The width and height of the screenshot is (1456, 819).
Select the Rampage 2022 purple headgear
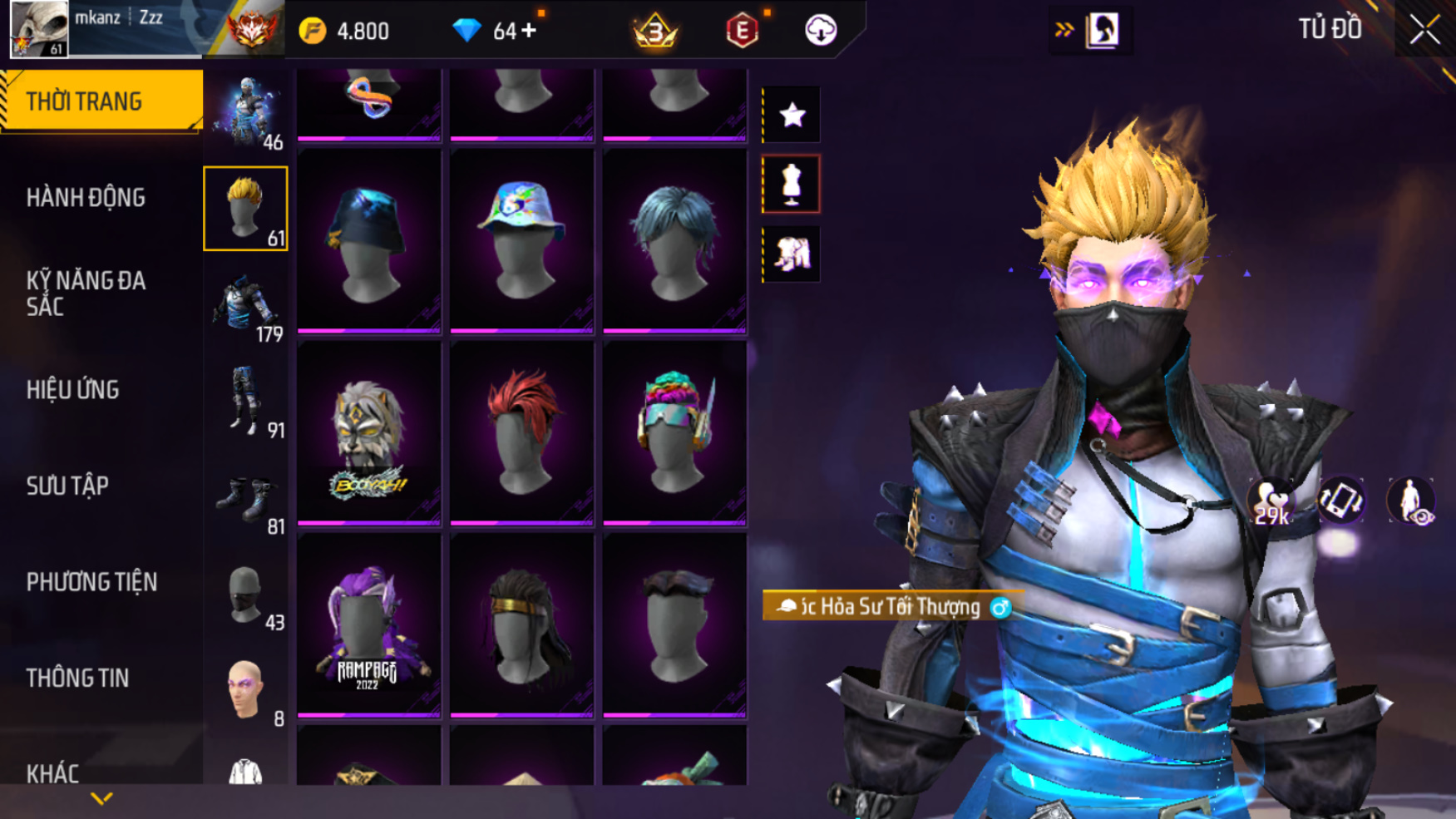tap(368, 625)
